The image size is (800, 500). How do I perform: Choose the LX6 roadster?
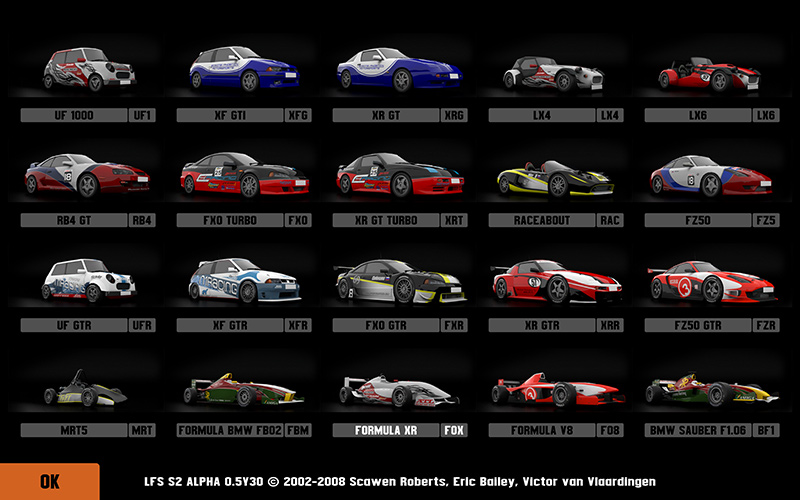[x=712, y=72]
